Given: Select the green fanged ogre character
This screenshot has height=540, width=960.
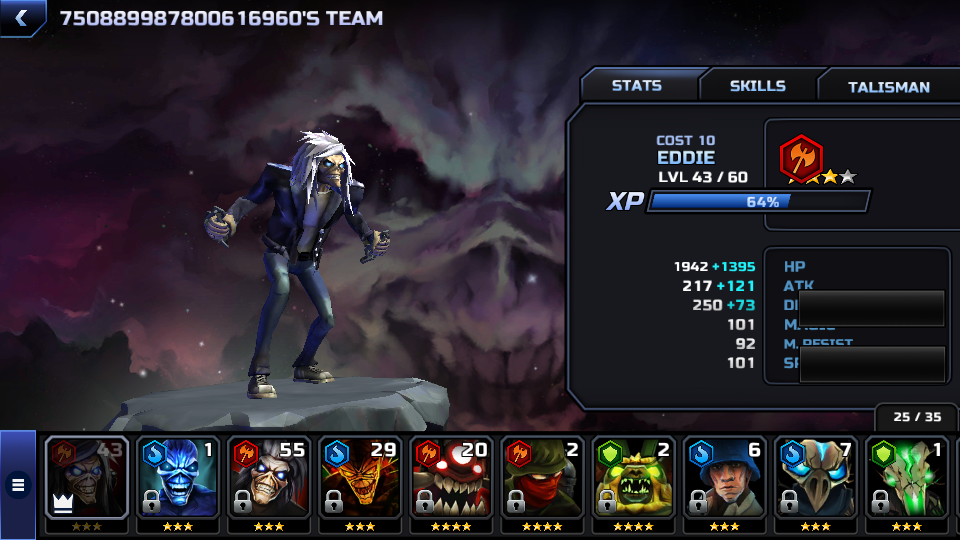Looking at the screenshot, I should pyautogui.click(x=632, y=478).
